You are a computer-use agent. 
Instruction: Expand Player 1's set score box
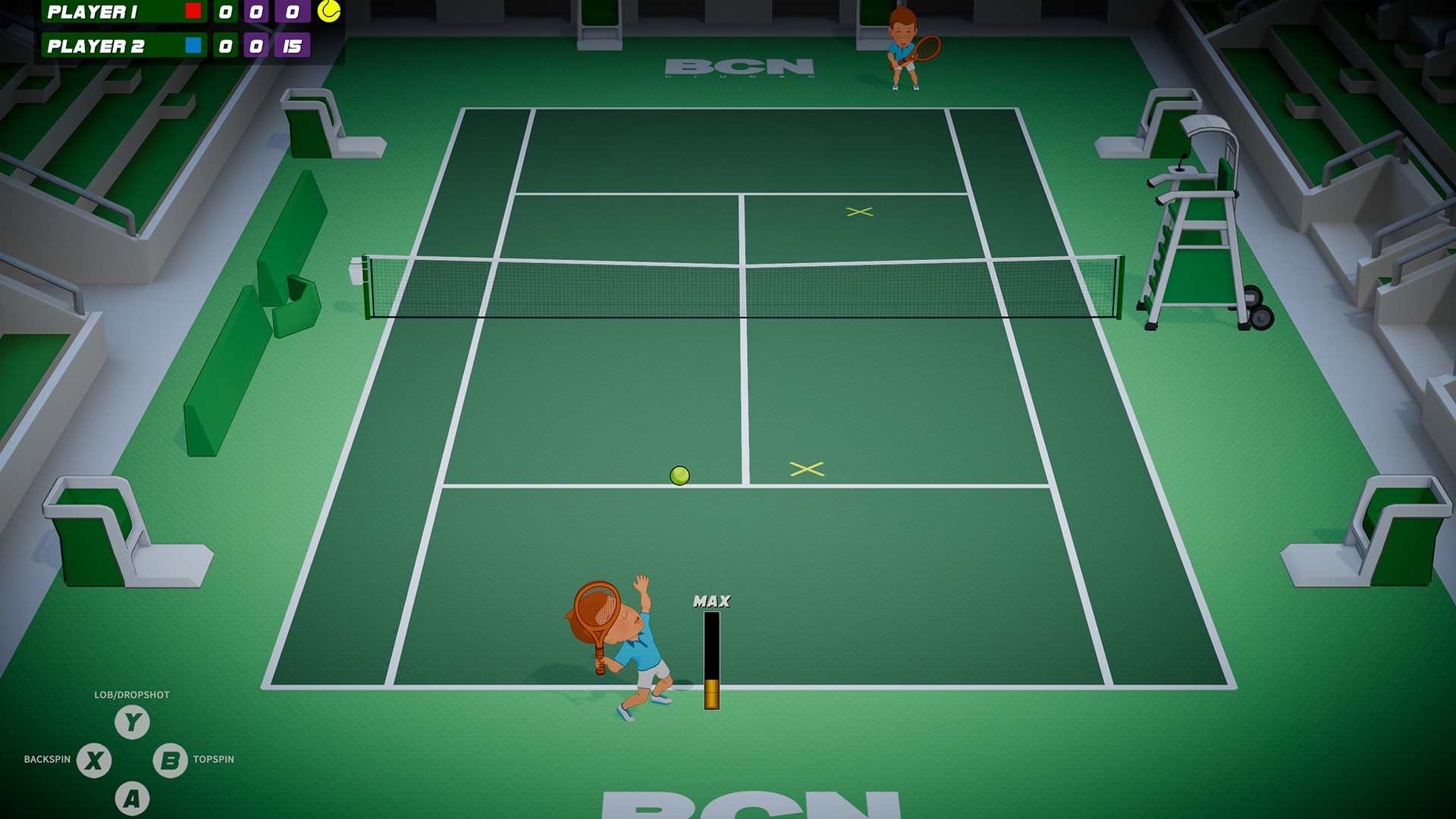click(x=224, y=11)
